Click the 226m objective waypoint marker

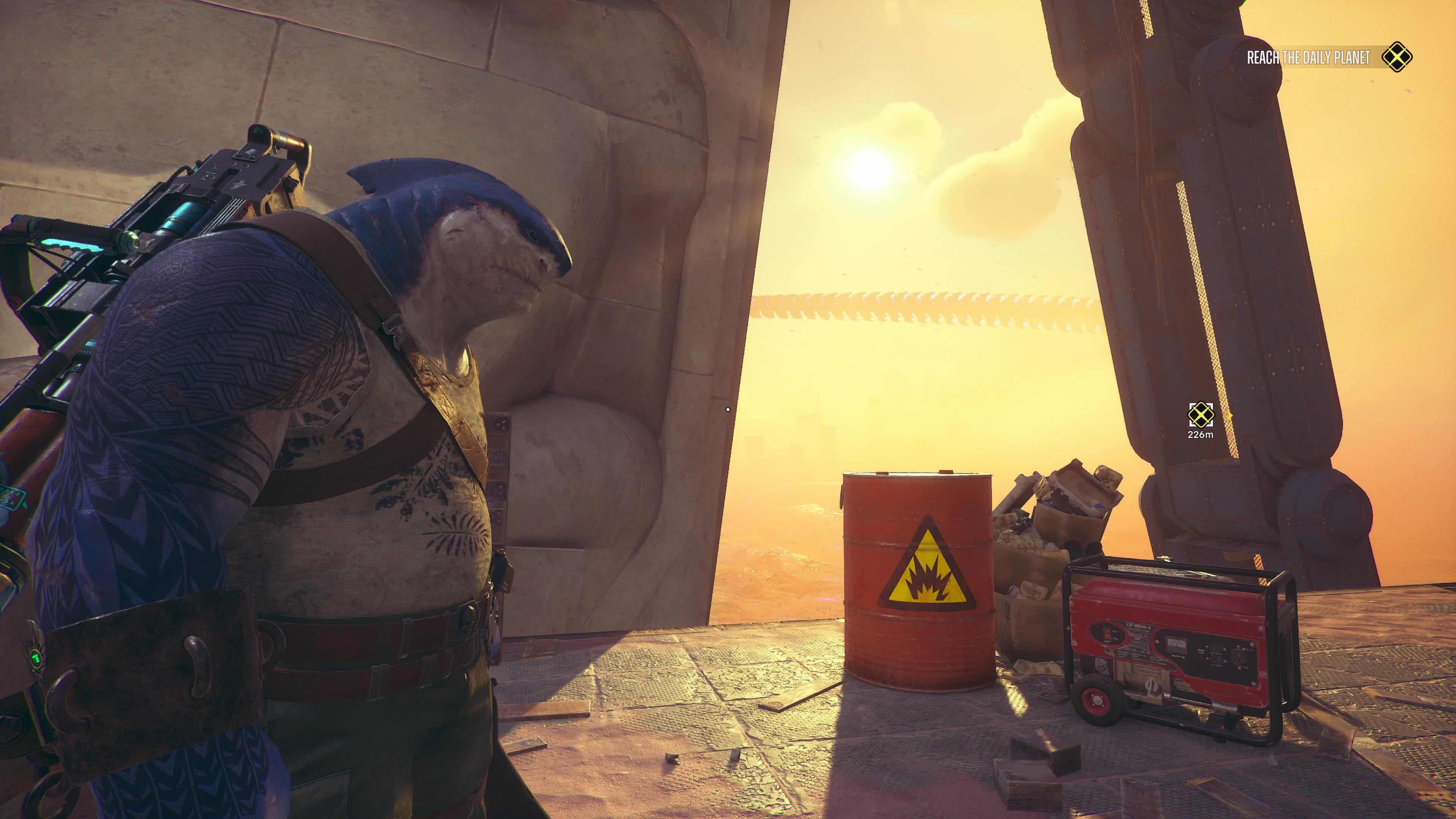[x=1200, y=415]
